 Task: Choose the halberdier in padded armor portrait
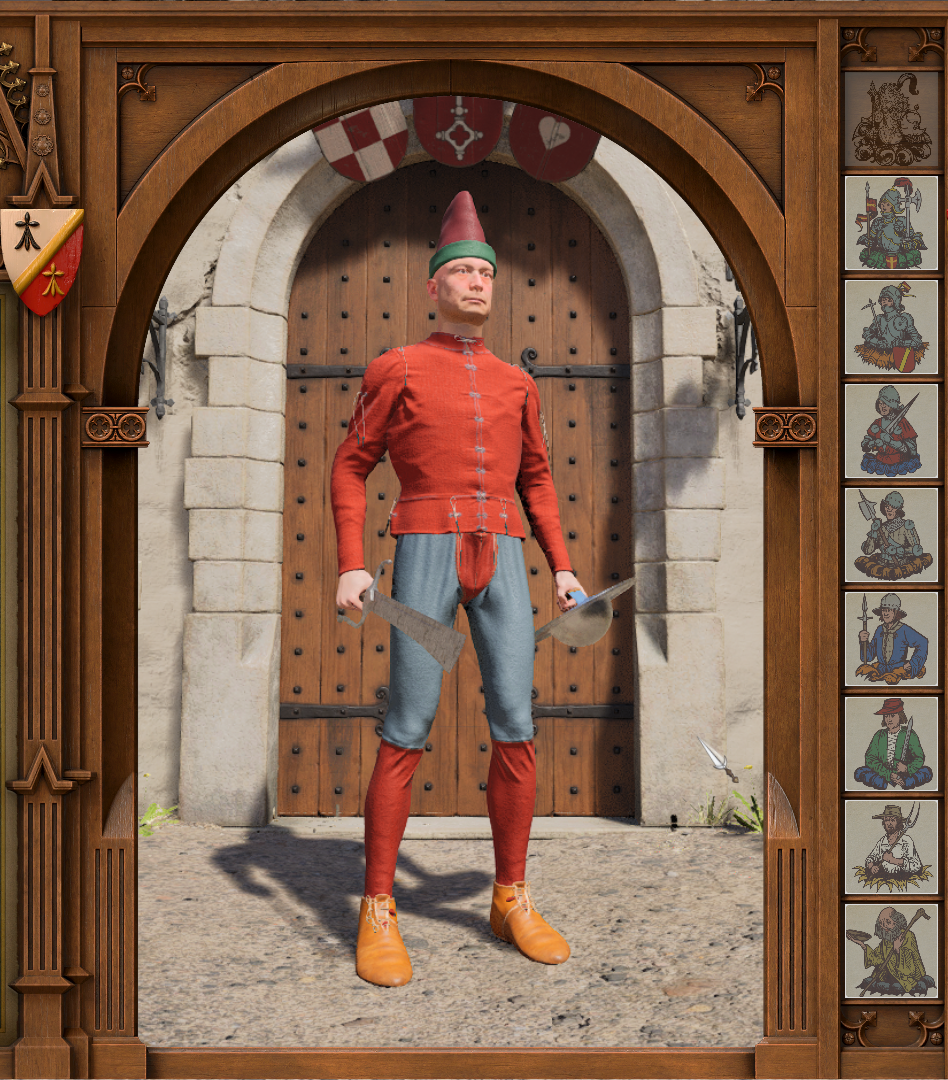tap(892, 535)
